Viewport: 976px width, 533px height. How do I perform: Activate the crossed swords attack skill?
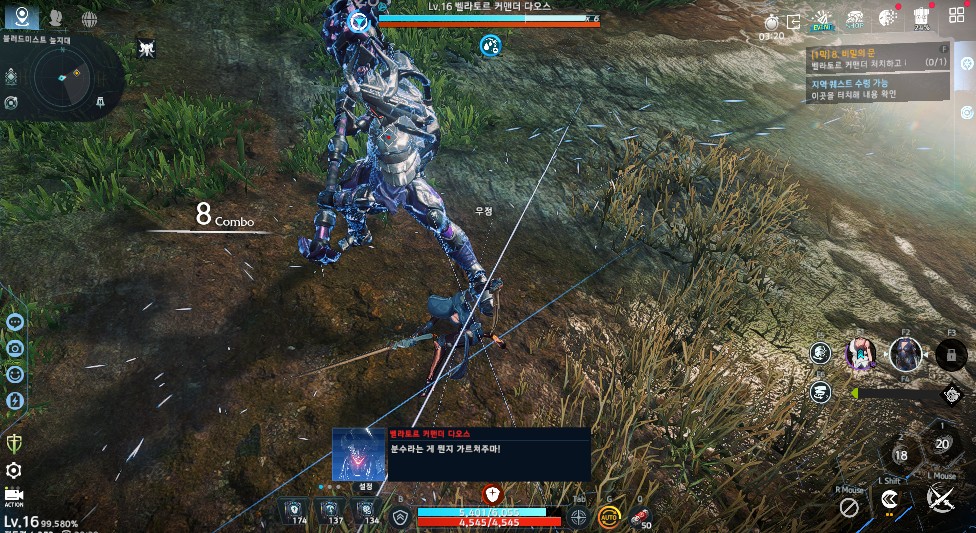[940, 497]
